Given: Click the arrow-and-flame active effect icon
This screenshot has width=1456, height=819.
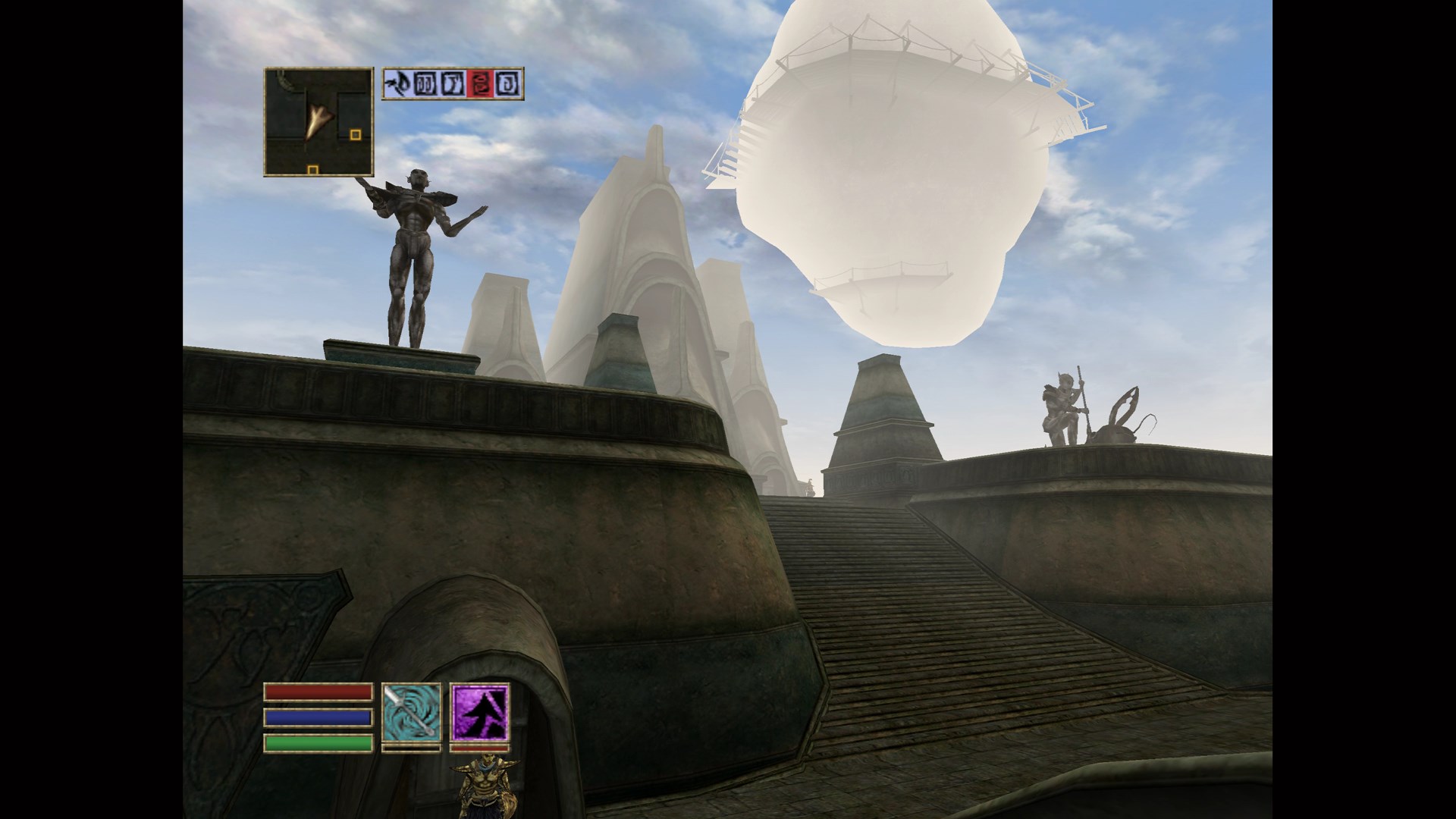Looking at the screenshot, I should click(397, 83).
